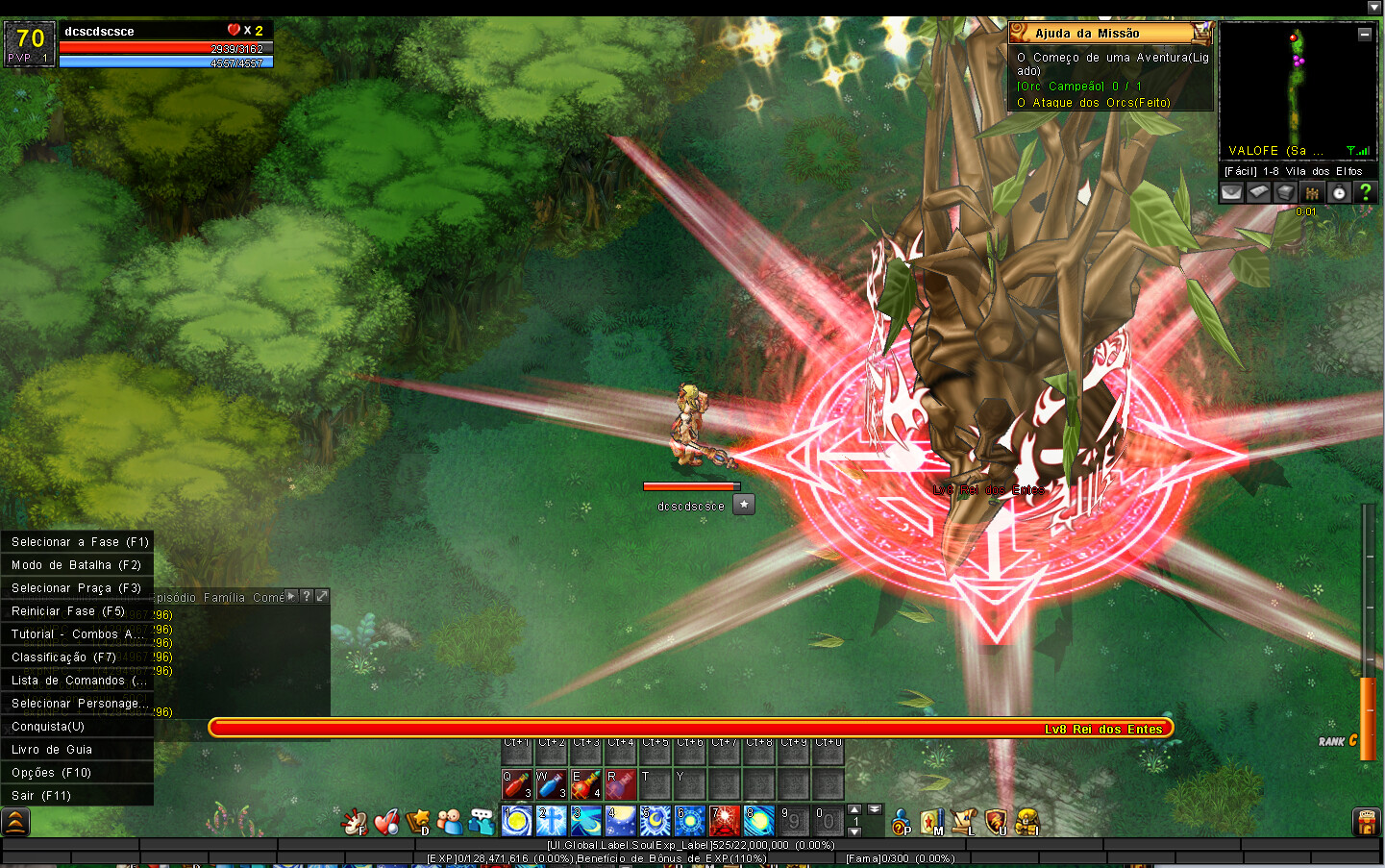Screen dimensions: 1385x868
Task: Expand the arrow panel at bottom-left corner
Action: (x=14, y=822)
